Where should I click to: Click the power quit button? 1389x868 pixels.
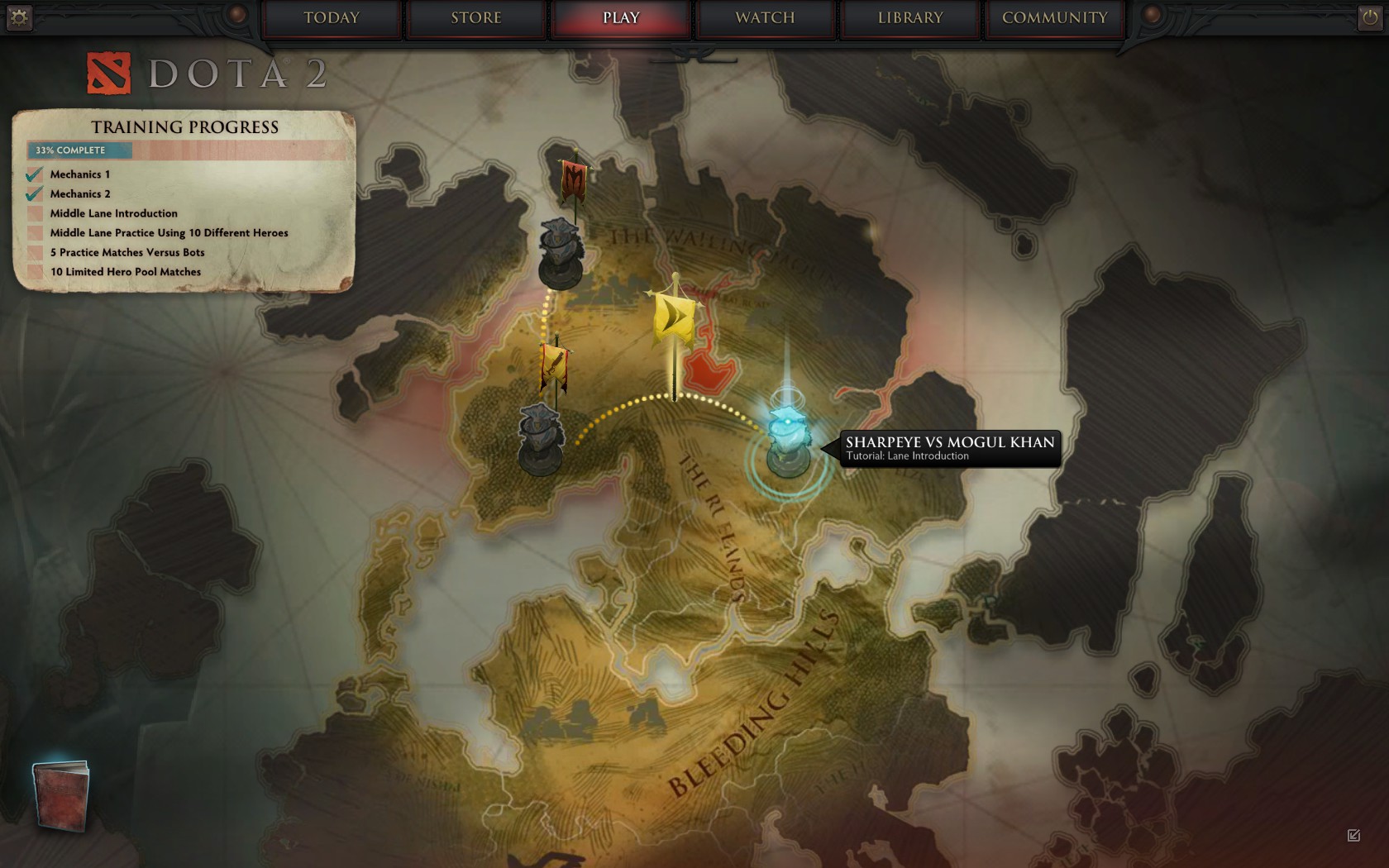[1369, 17]
